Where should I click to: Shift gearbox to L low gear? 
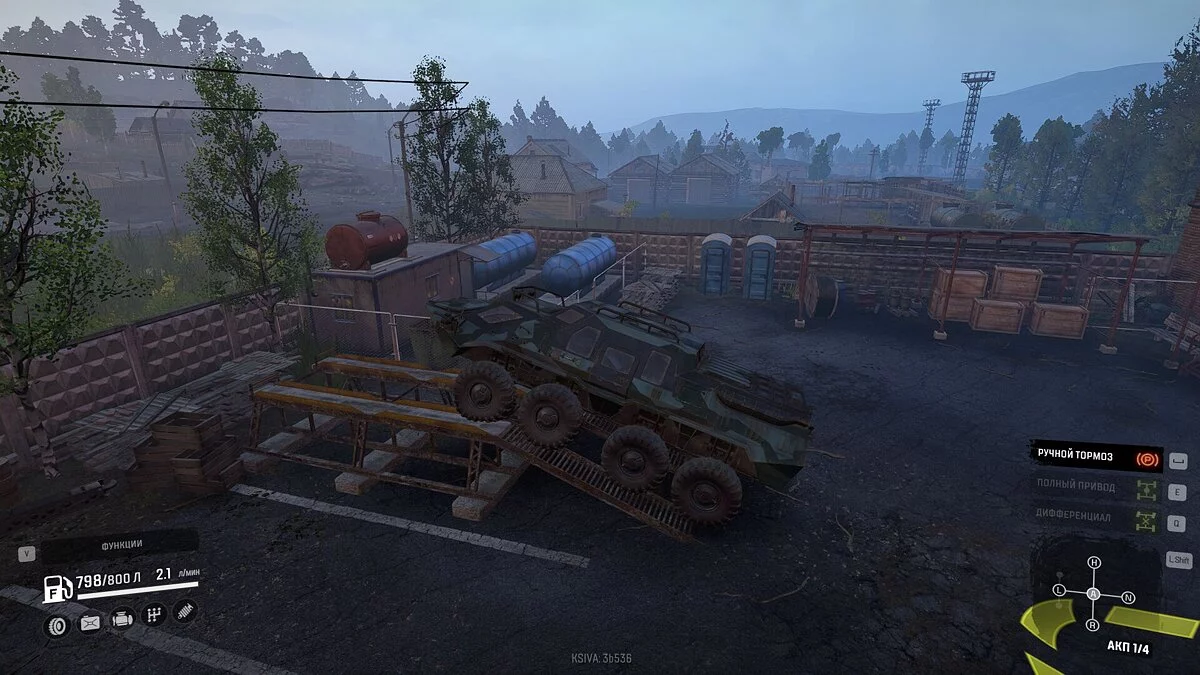1060,591
